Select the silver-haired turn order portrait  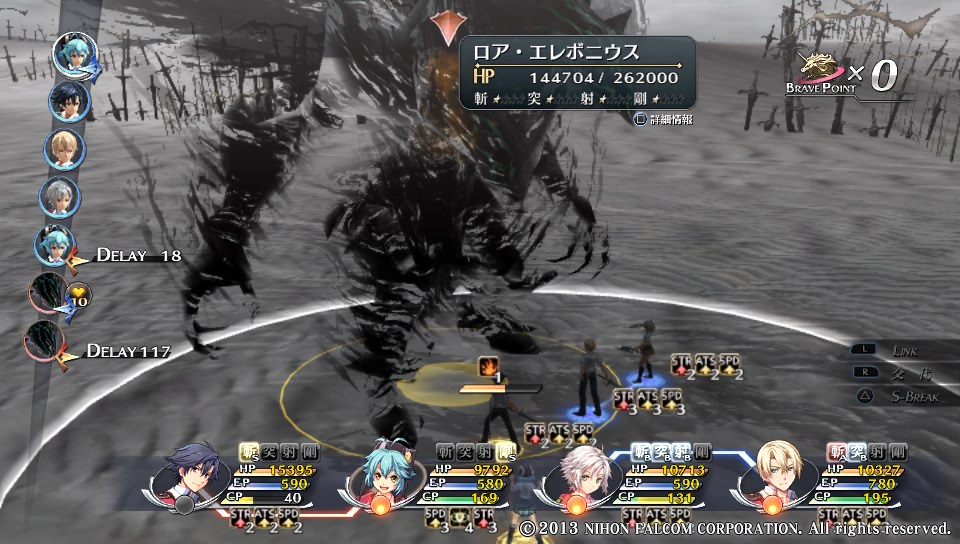(x=60, y=197)
